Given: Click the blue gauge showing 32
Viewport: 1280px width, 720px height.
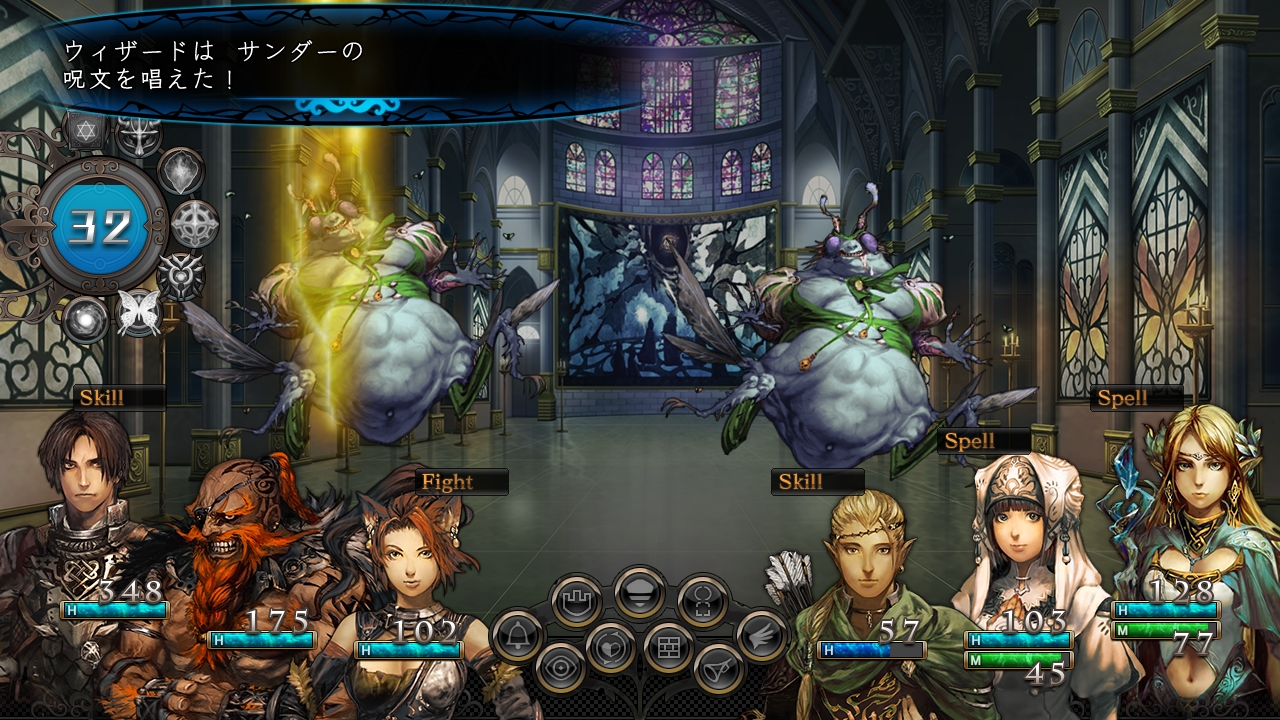Looking at the screenshot, I should [x=101, y=227].
